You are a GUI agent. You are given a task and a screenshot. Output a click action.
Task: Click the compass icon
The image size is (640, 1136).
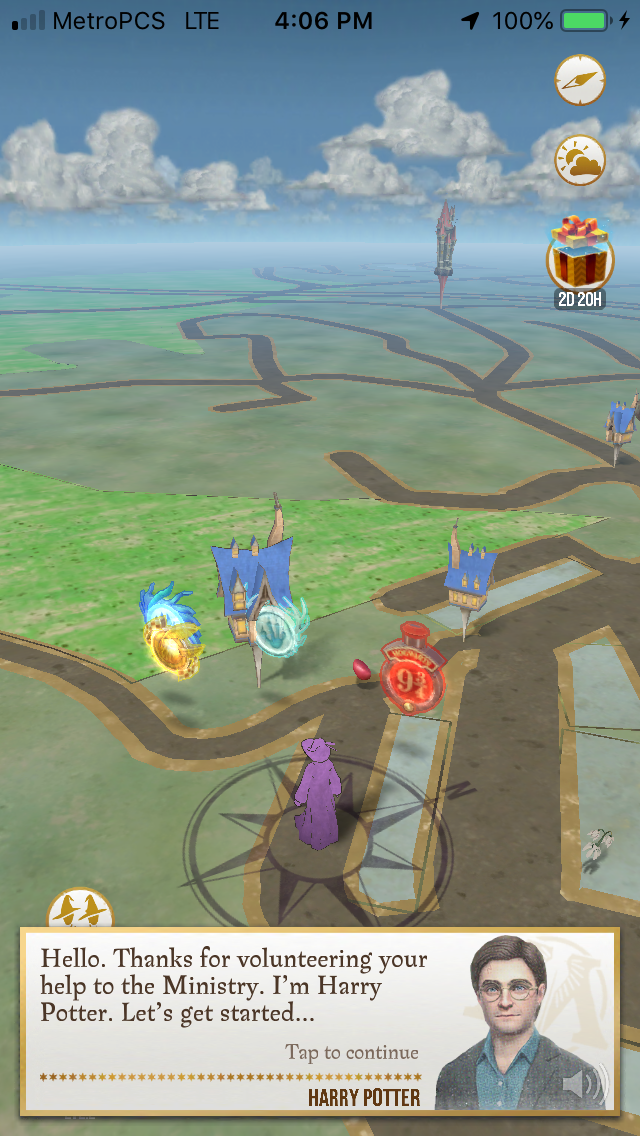point(580,81)
